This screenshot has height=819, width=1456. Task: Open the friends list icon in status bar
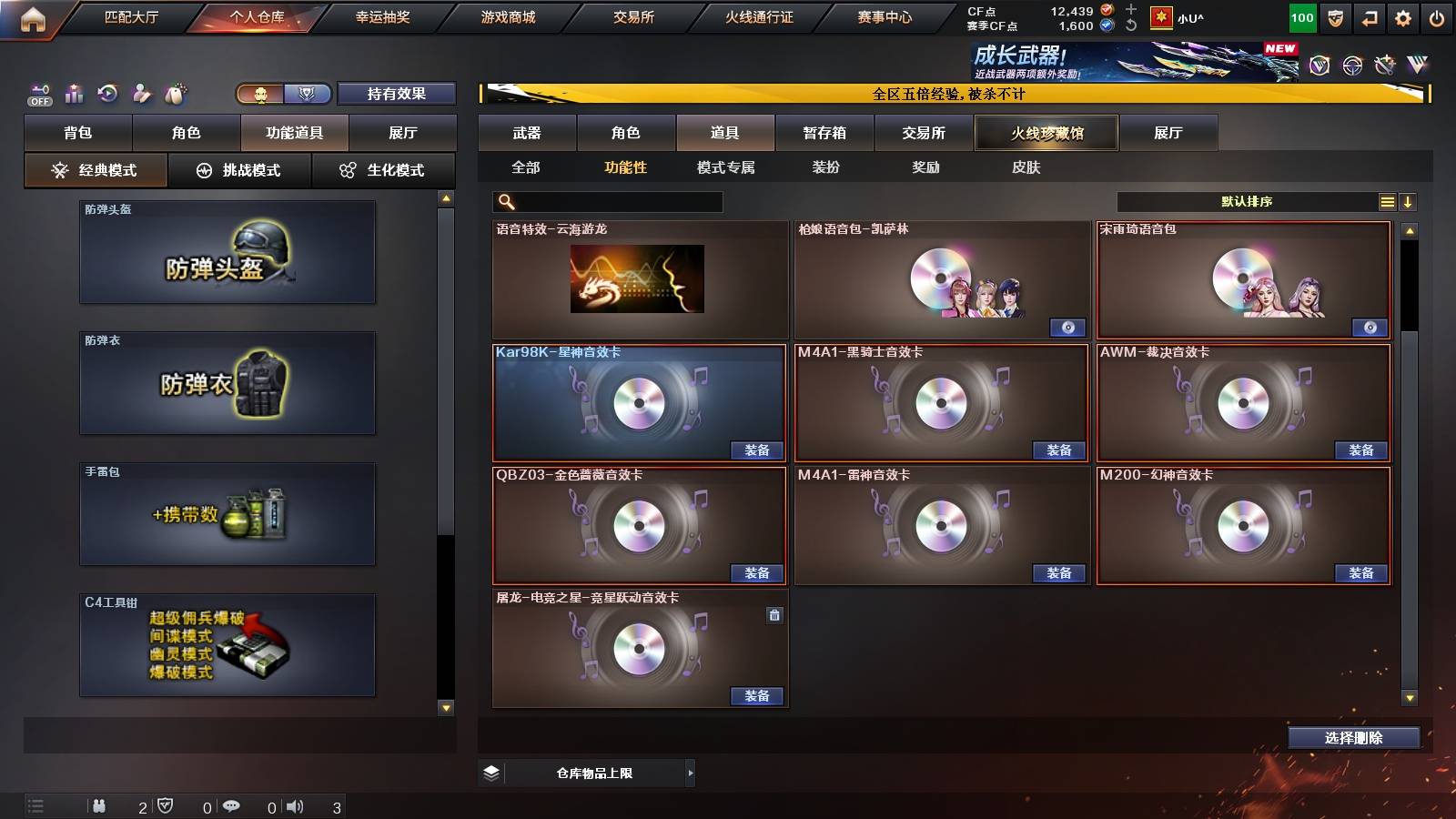point(98,805)
